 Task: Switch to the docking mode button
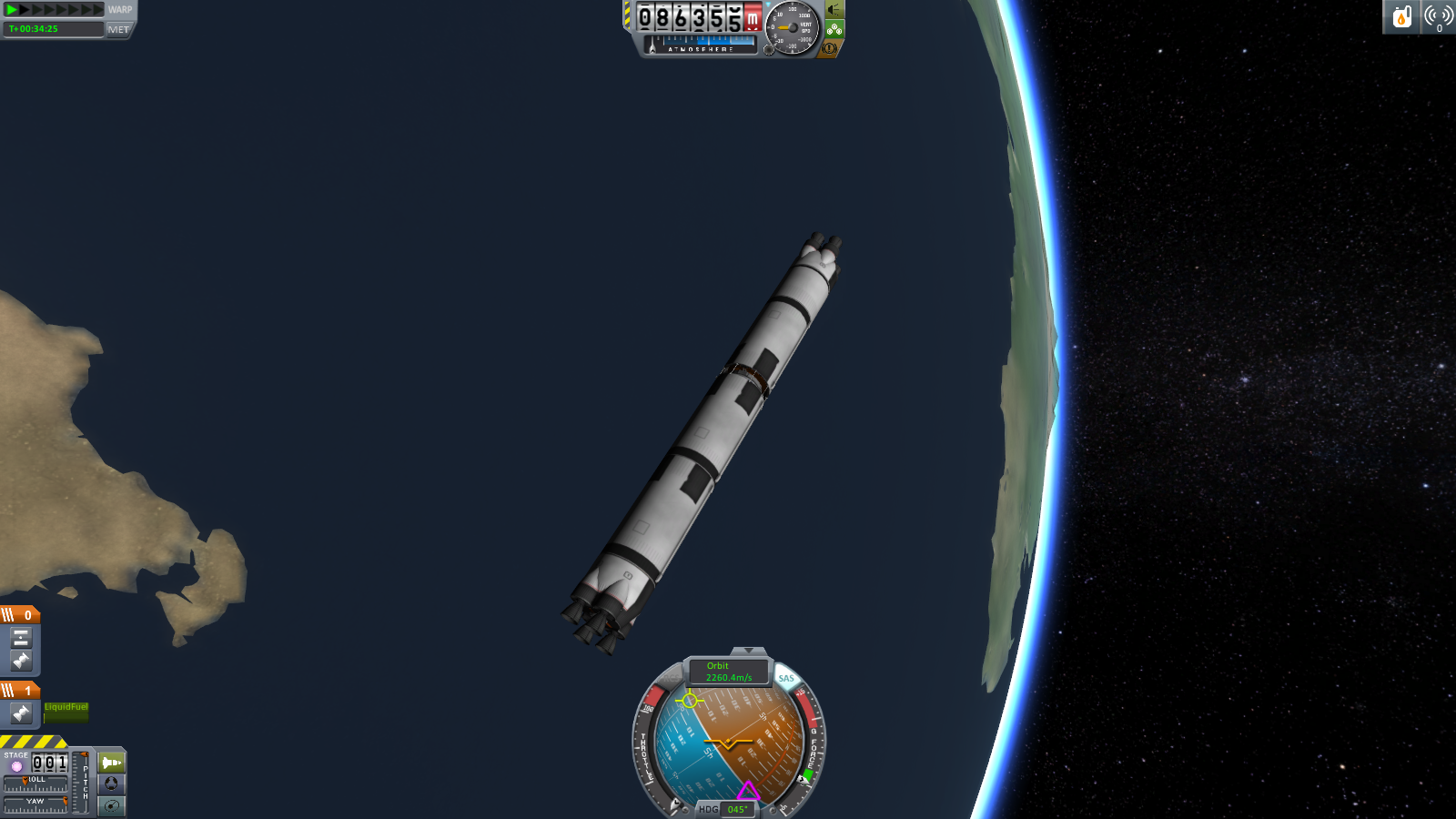(x=111, y=784)
